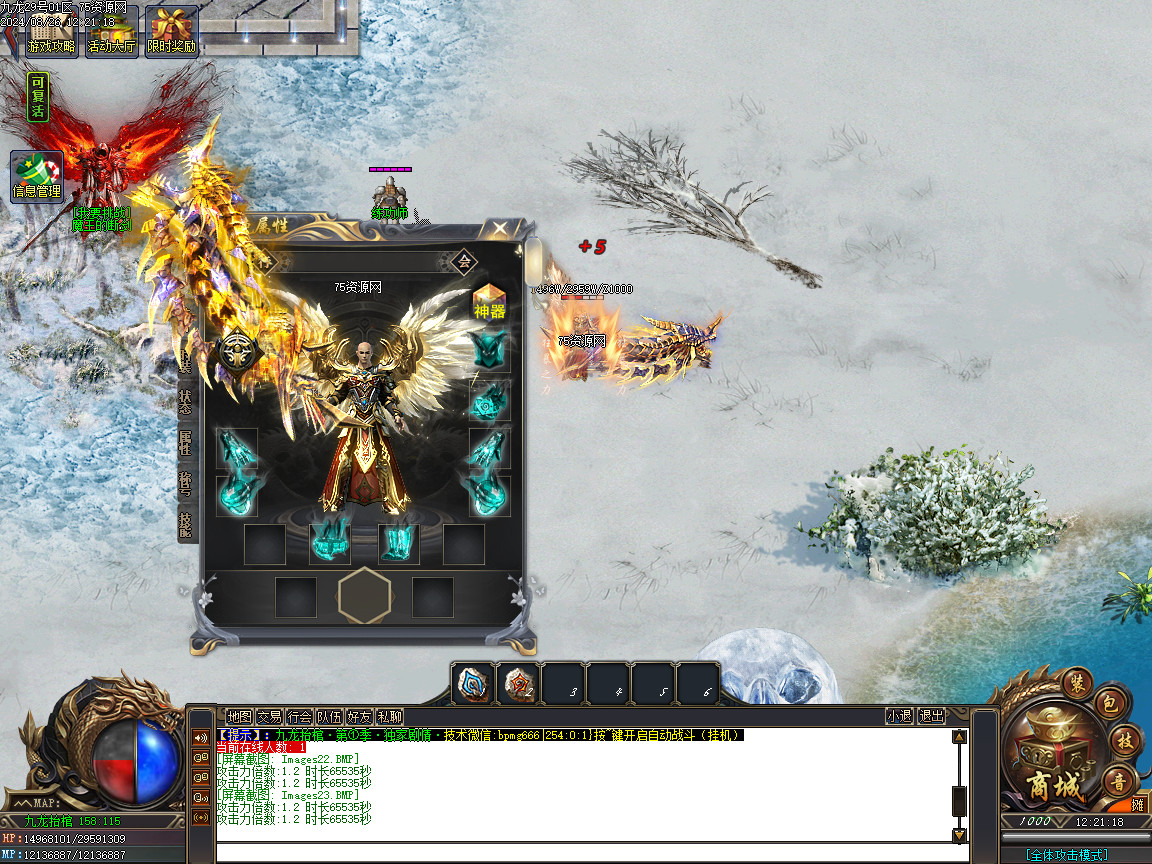
Task: Switch to the 称号 title tab
Action: (186, 485)
